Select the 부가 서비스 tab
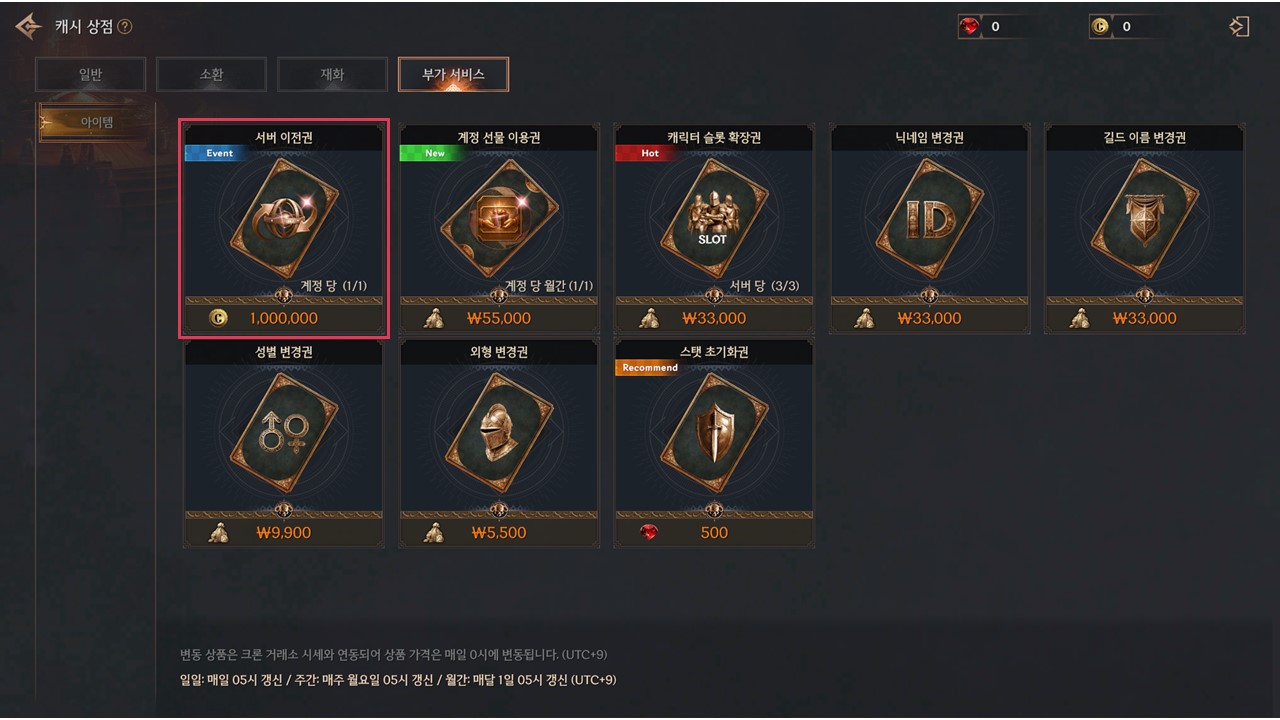The width and height of the screenshot is (1280, 720). [x=453, y=74]
